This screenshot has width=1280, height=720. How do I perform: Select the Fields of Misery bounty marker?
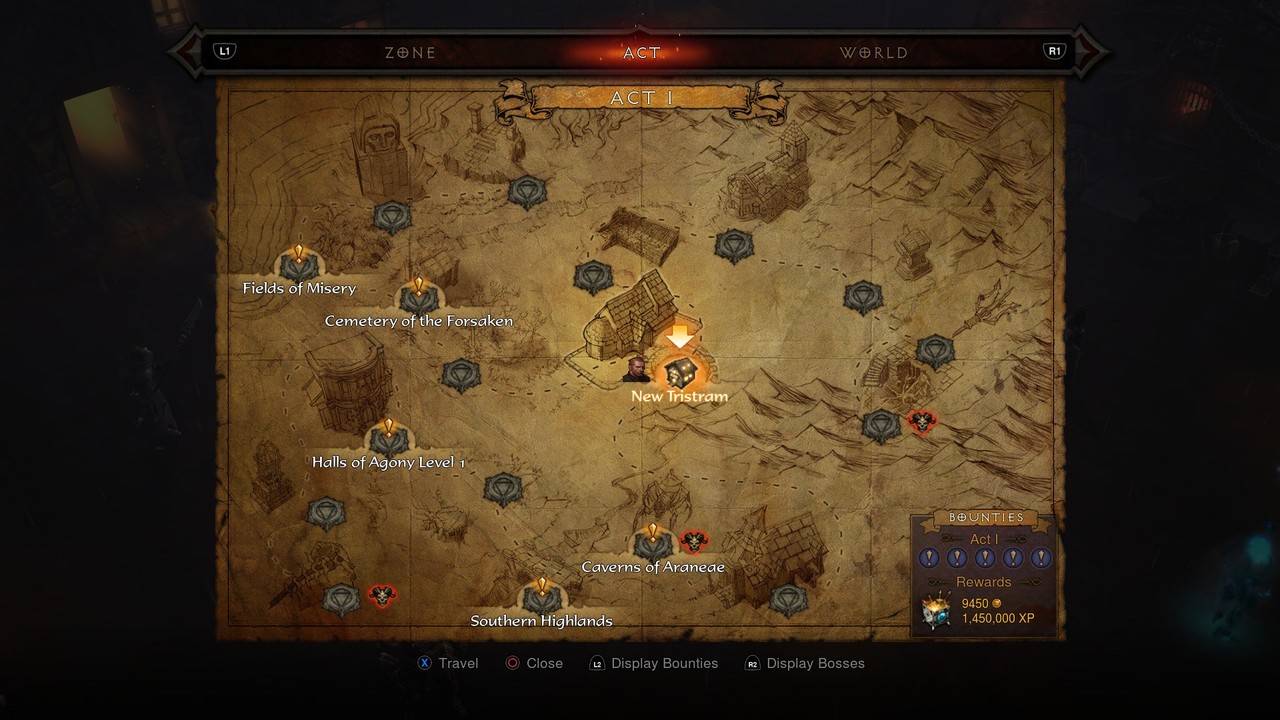click(297, 265)
